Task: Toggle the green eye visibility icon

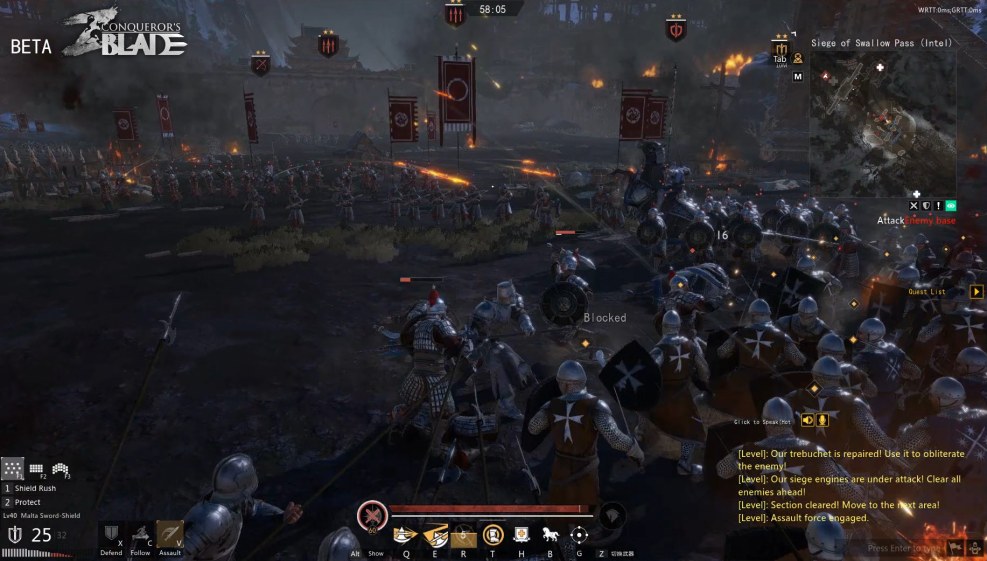Action: point(952,206)
